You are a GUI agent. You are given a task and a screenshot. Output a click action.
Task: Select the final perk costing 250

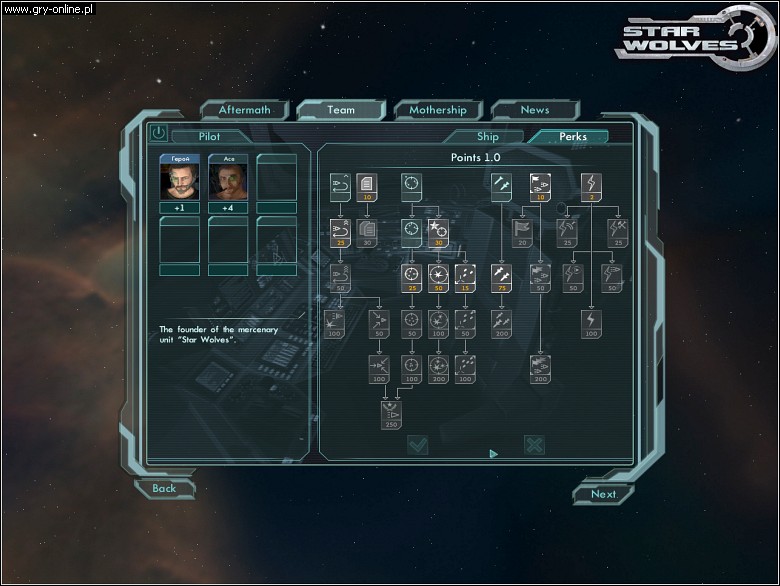389,415
